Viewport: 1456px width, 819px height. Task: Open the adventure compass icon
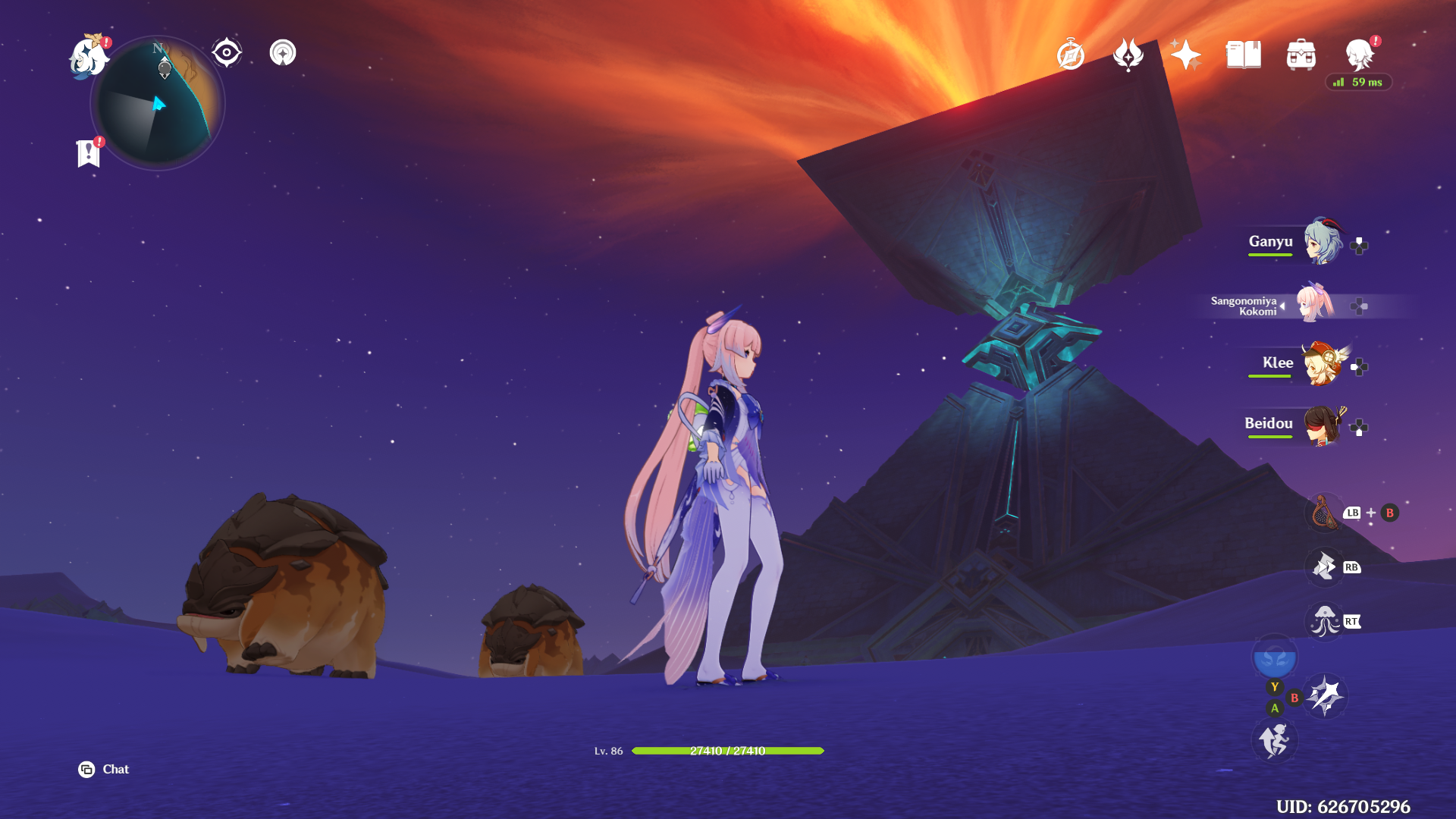1070,55
